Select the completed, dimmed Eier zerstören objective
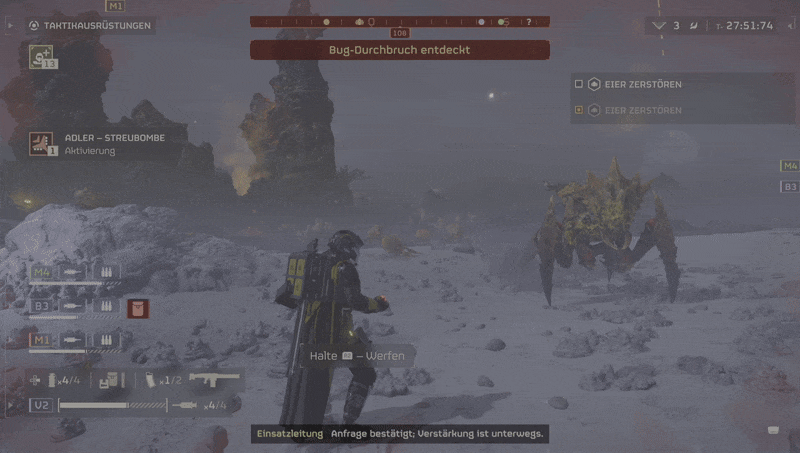Screen dimensions: 800x453 pos(643,110)
